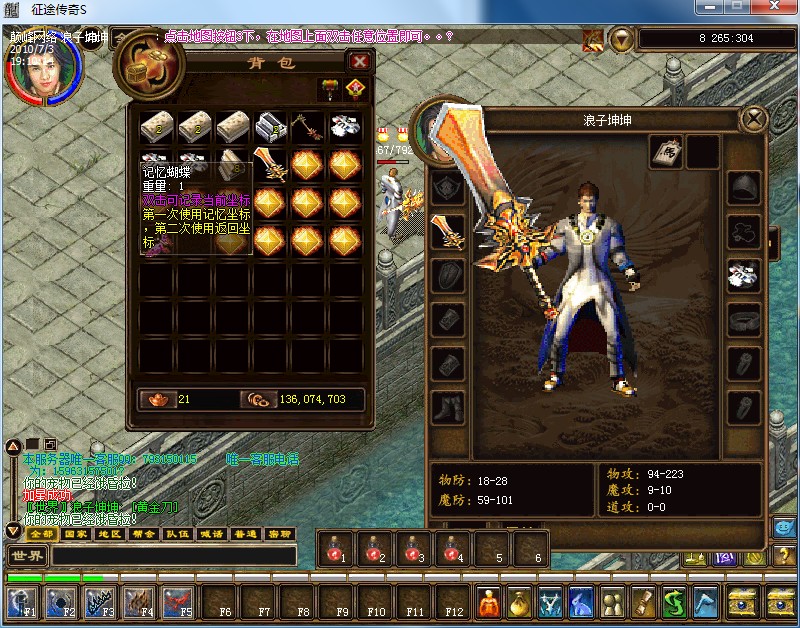Switch chat to the 国家 tab
The image size is (800, 628).
click(72, 534)
